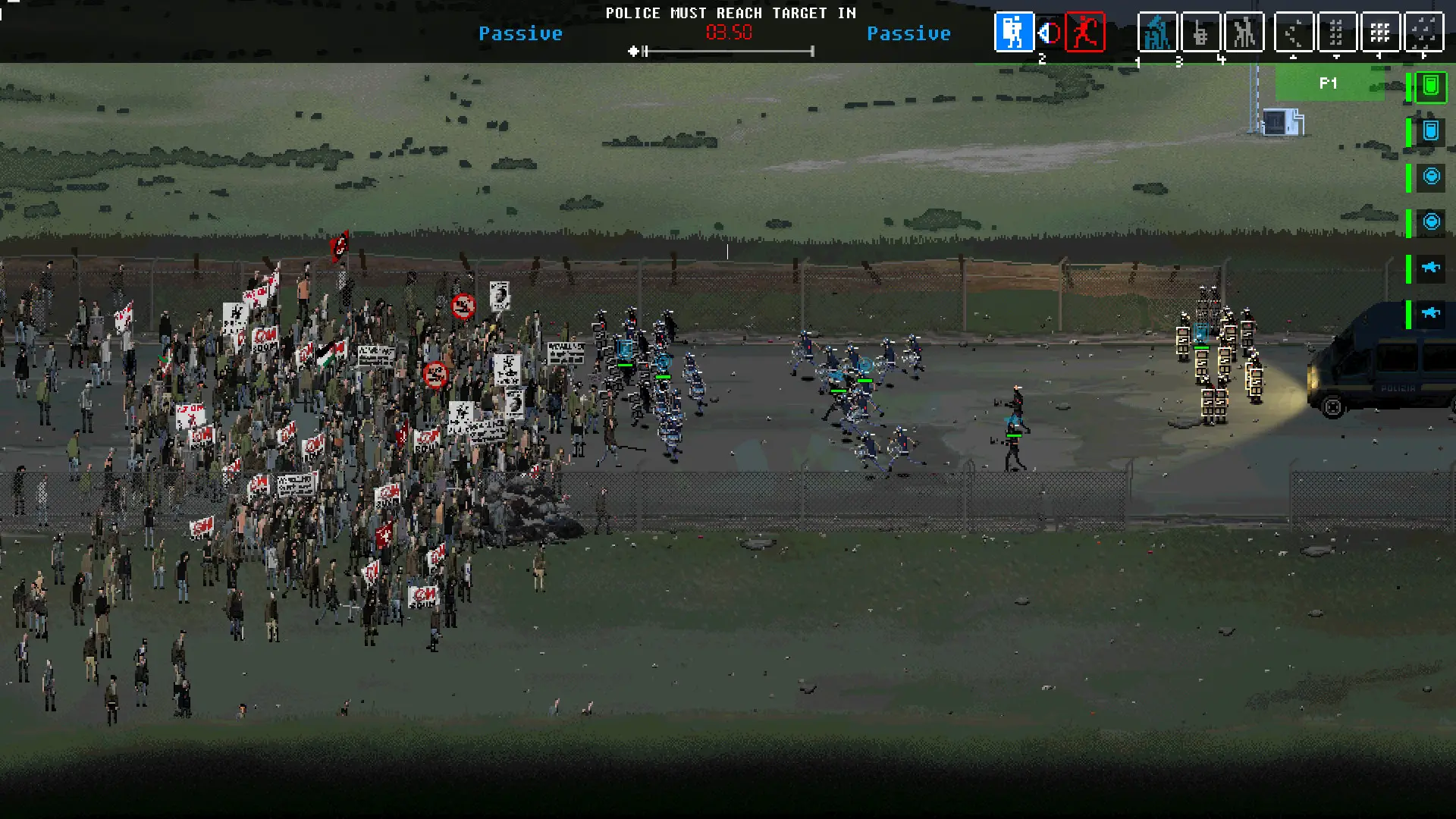The height and width of the screenshot is (819, 1456).
Task: Select the rightmost spread-out formation icon
Action: tap(1424, 33)
